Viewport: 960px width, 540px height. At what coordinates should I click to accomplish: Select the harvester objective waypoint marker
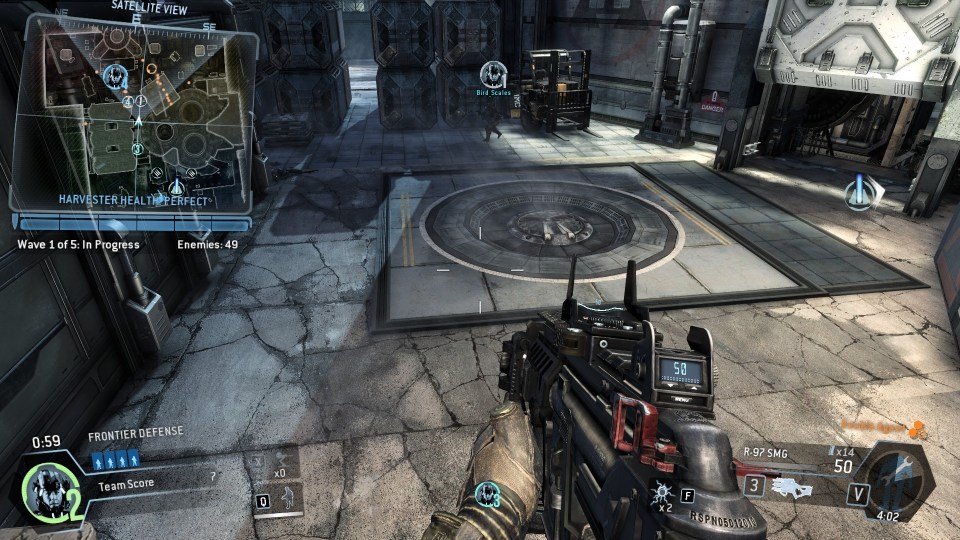(859, 191)
